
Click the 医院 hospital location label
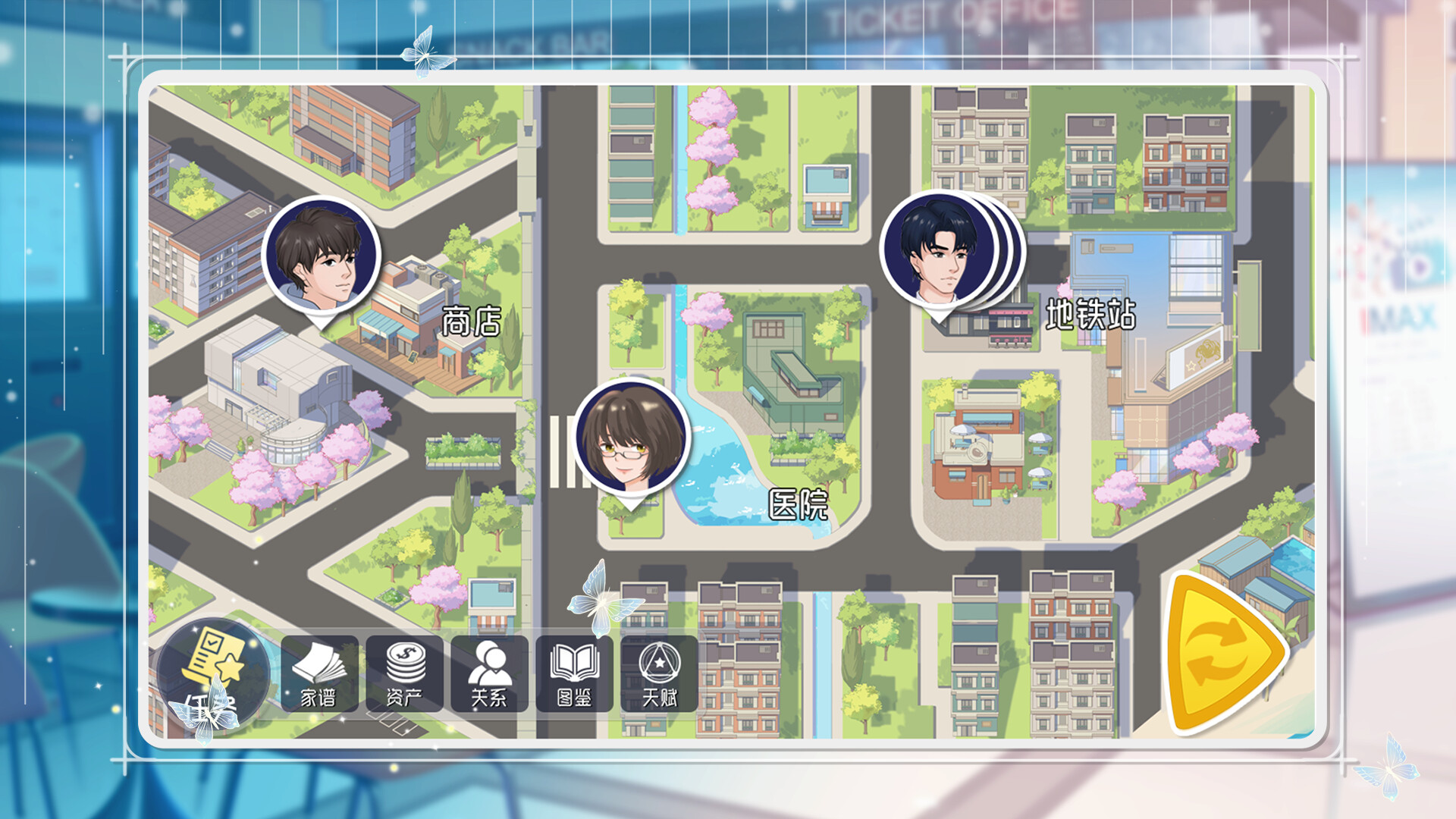pos(801,503)
